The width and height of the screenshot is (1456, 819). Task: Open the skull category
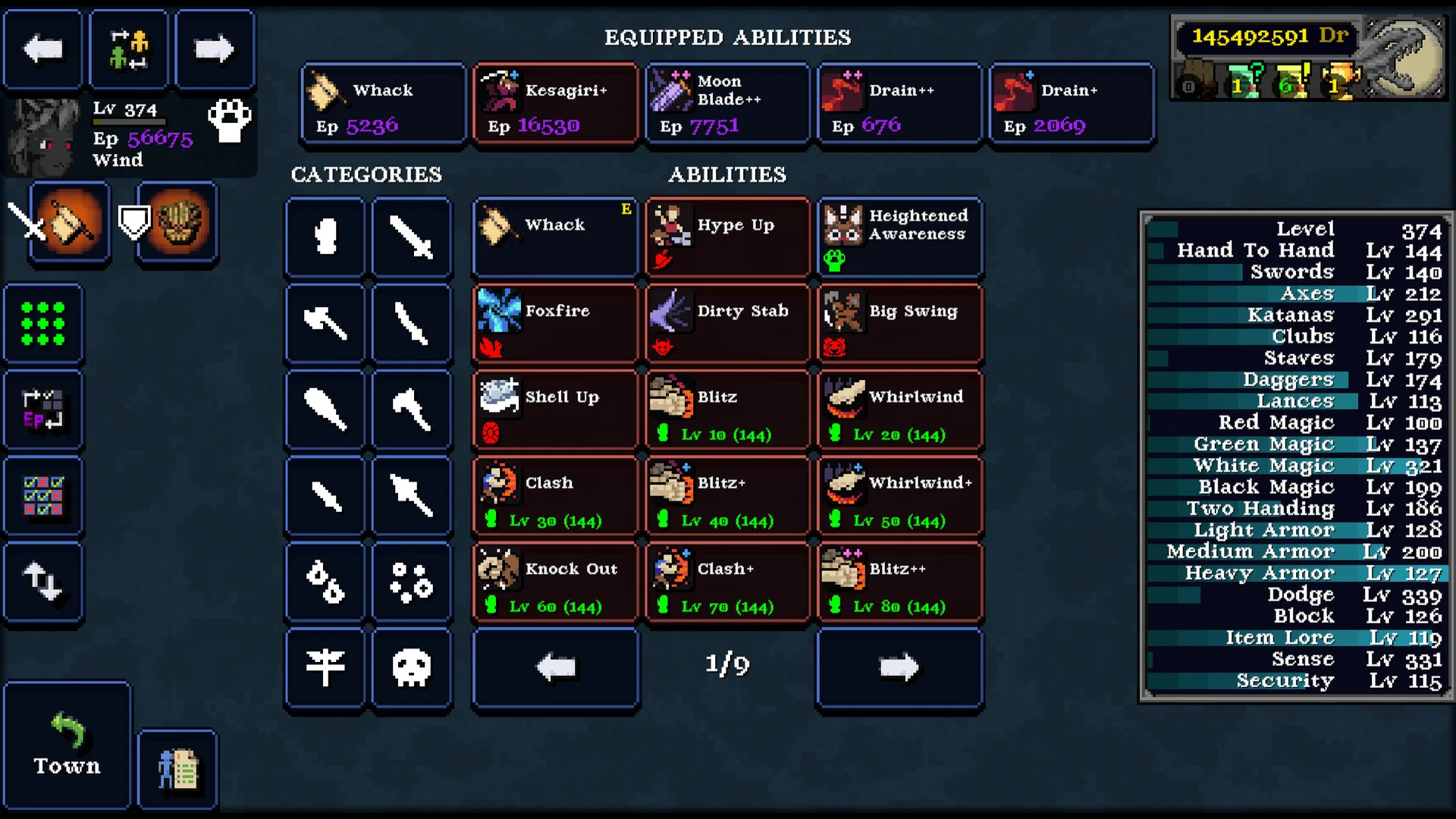(412, 667)
